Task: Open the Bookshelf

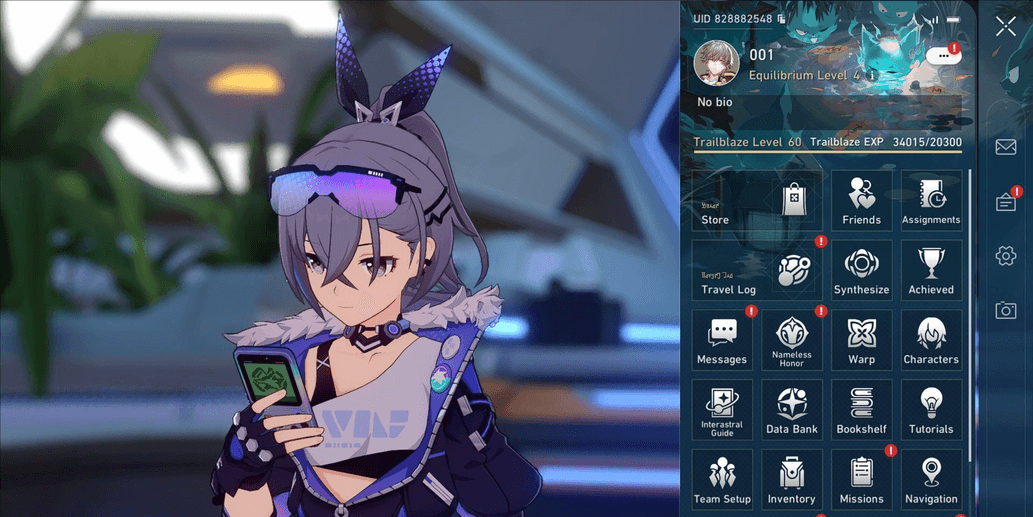Action: 861,411
